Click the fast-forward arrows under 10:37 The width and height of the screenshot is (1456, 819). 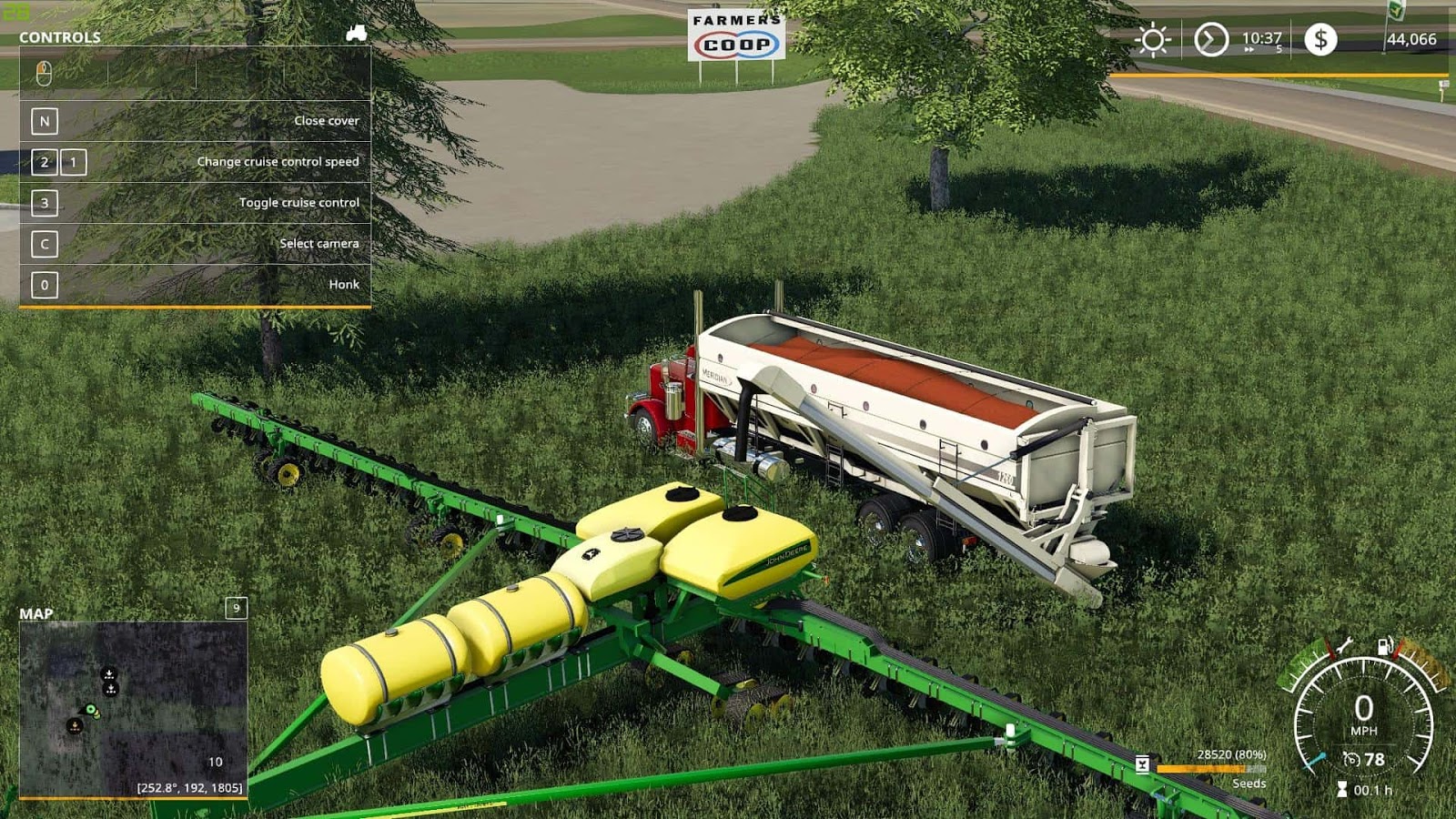pos(1250,51)
